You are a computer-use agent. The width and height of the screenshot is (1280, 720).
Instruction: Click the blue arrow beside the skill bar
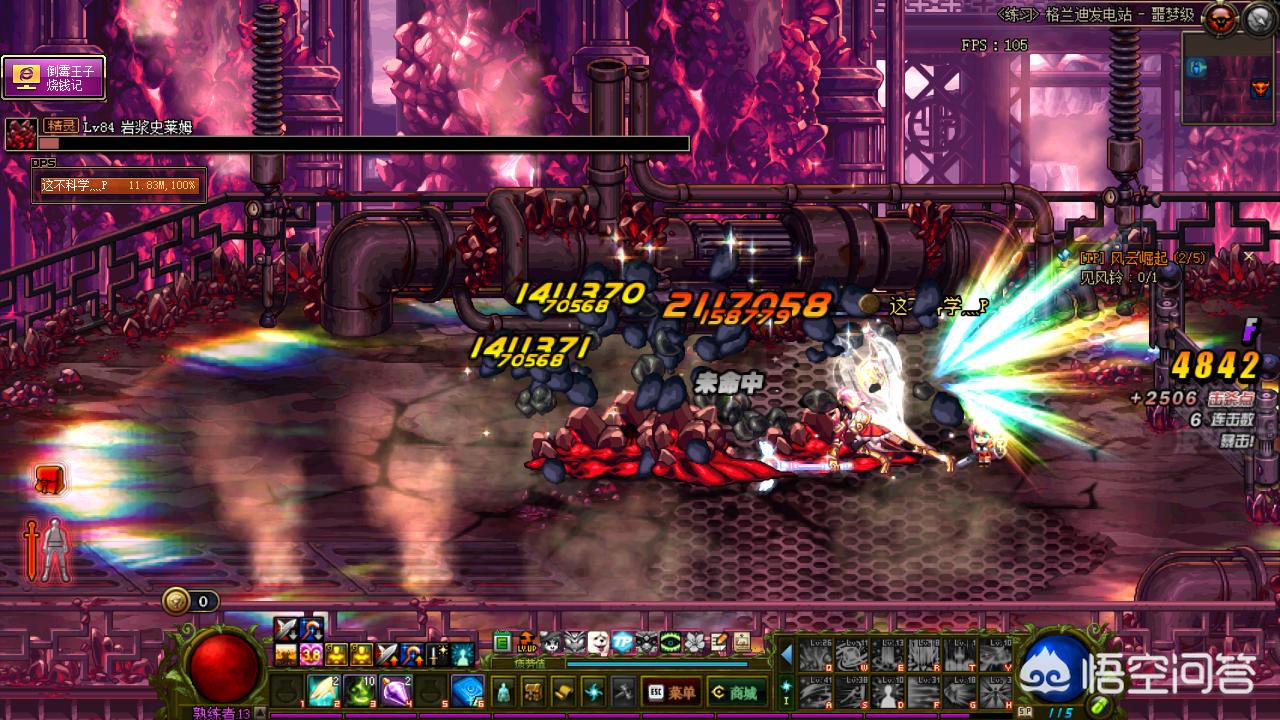(786, 655)
